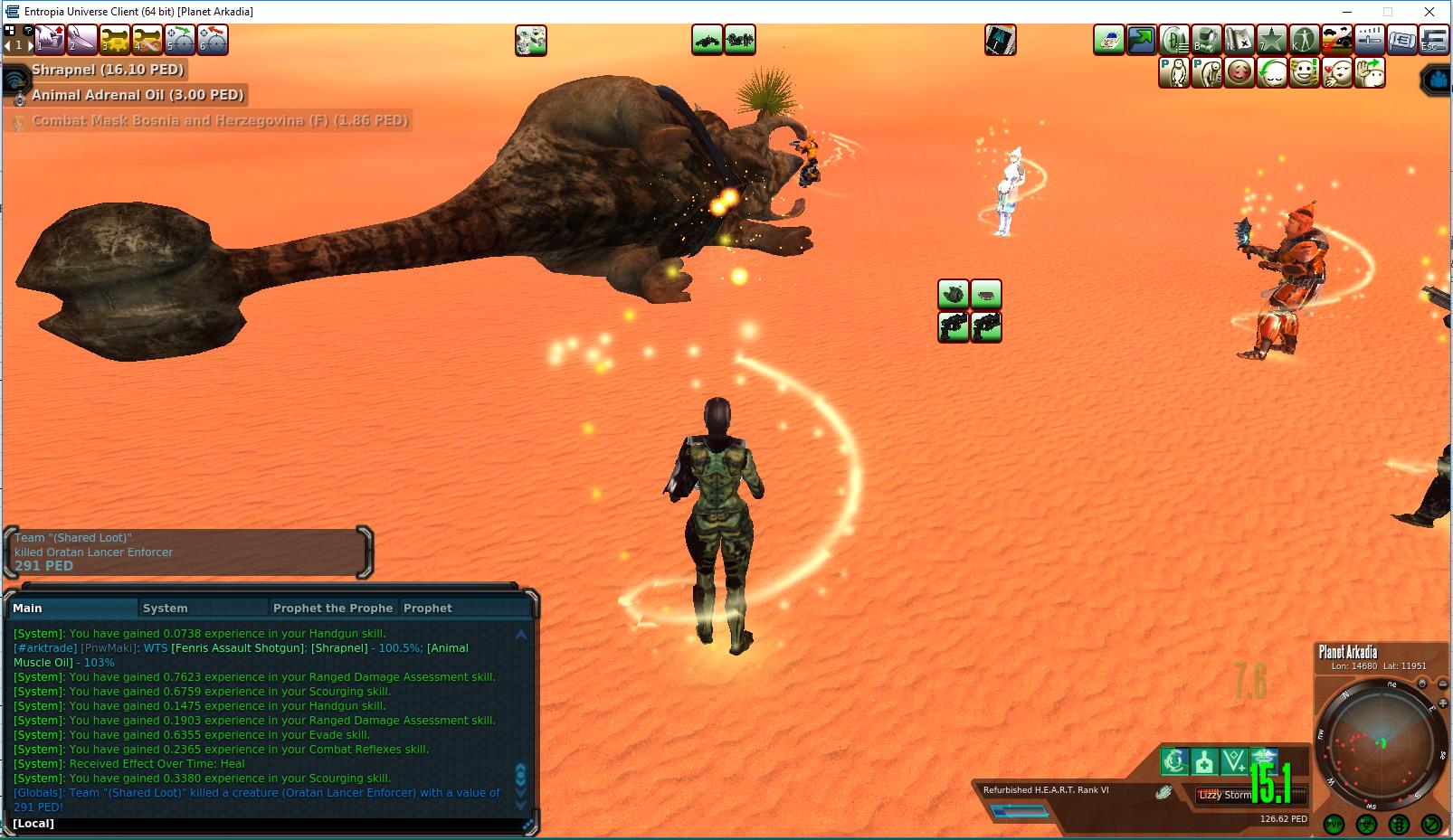The image size is (1453, 840).
Task: Open the green star action icon
Action: click(1271, 40)
